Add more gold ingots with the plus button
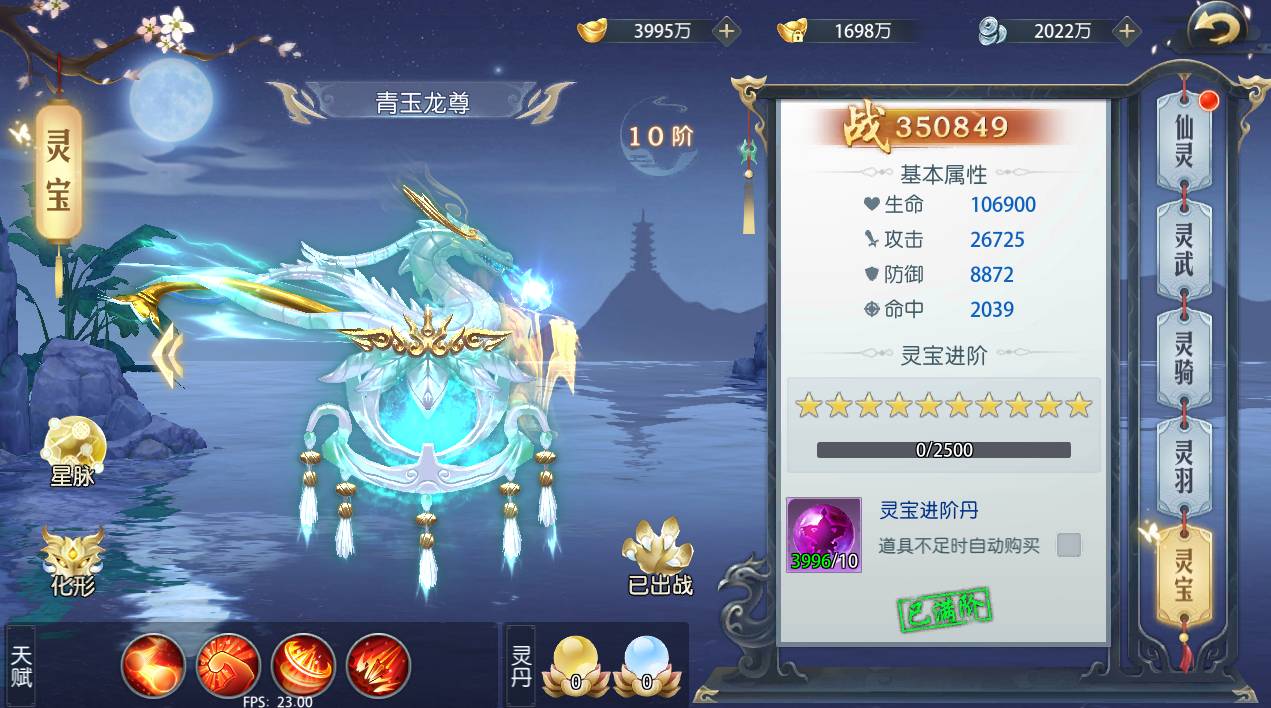Screen dimensions: 1271x708 (727, 31)
